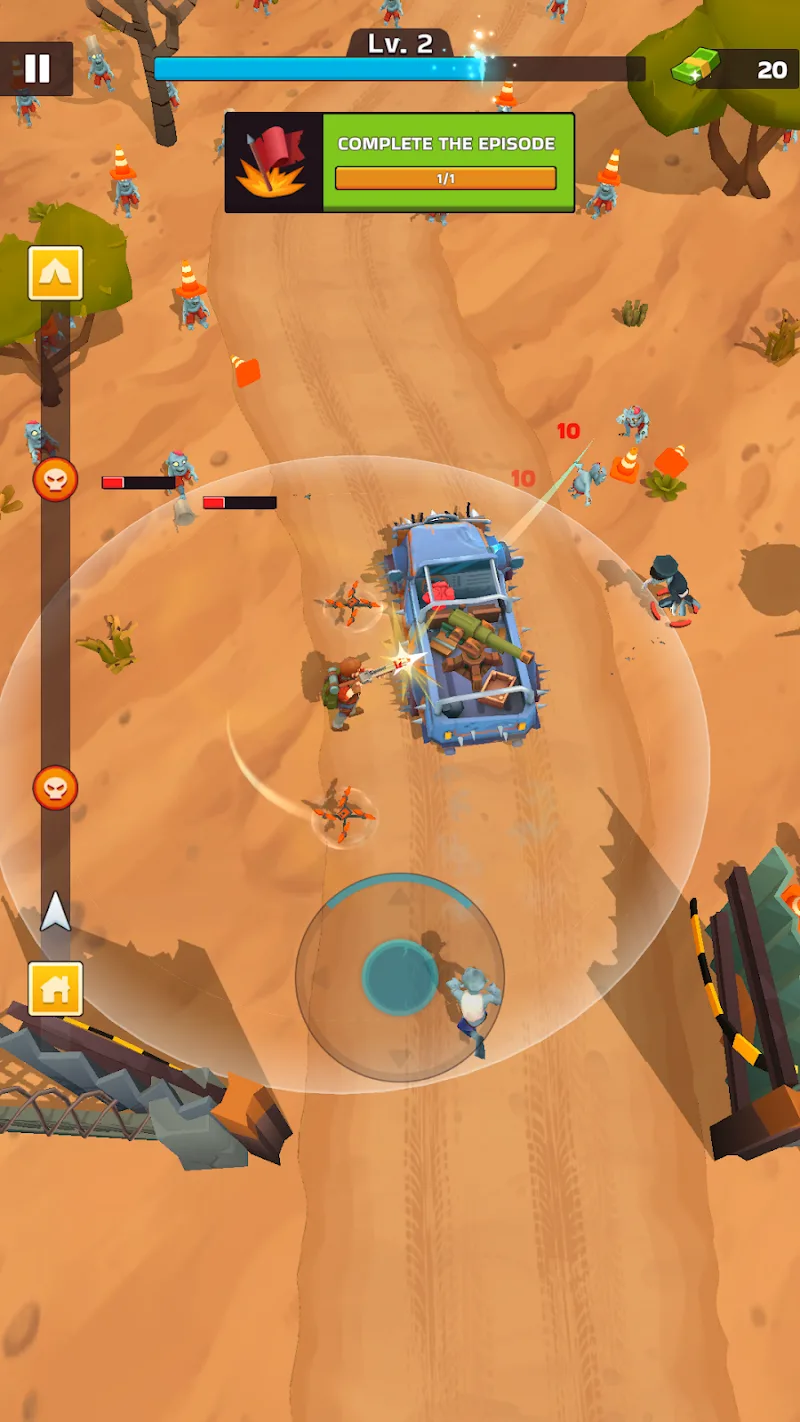Select the lower skull marker on progress track

(55, 788)
